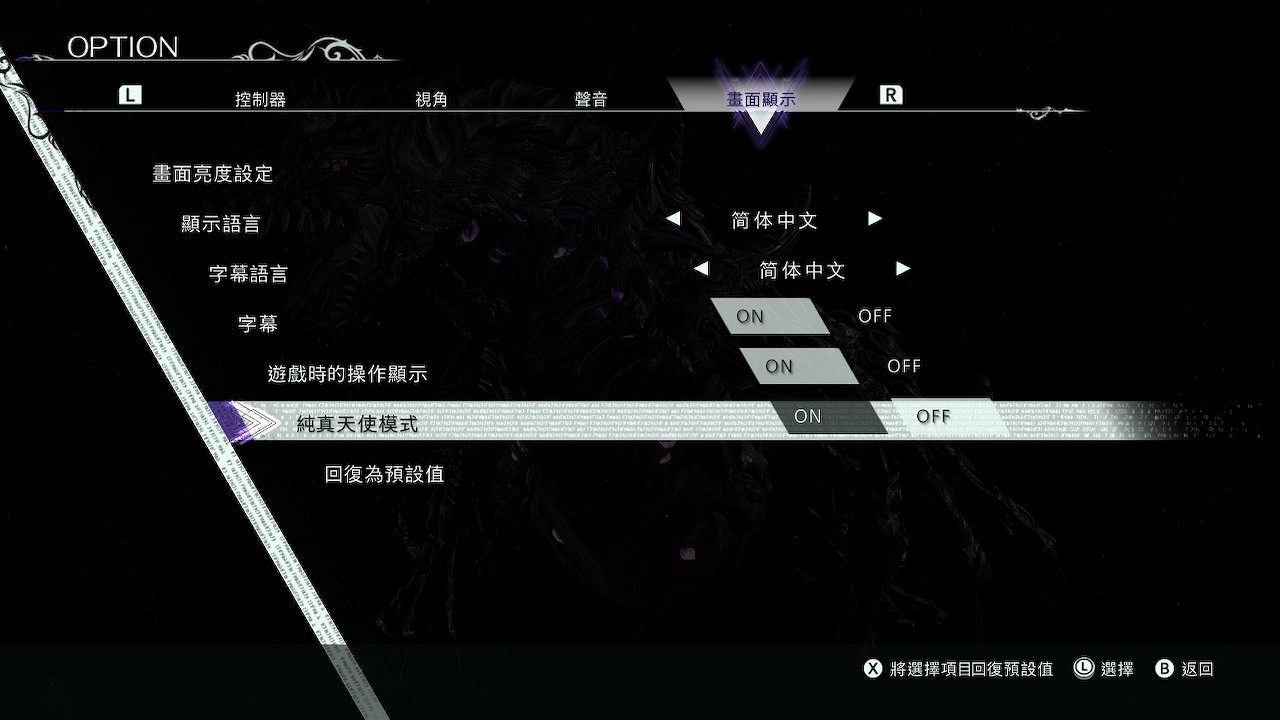This screenshot has height=720, width=1280.
Task: Click the left arrow for 顯示語言
Action: coord(674,219)
